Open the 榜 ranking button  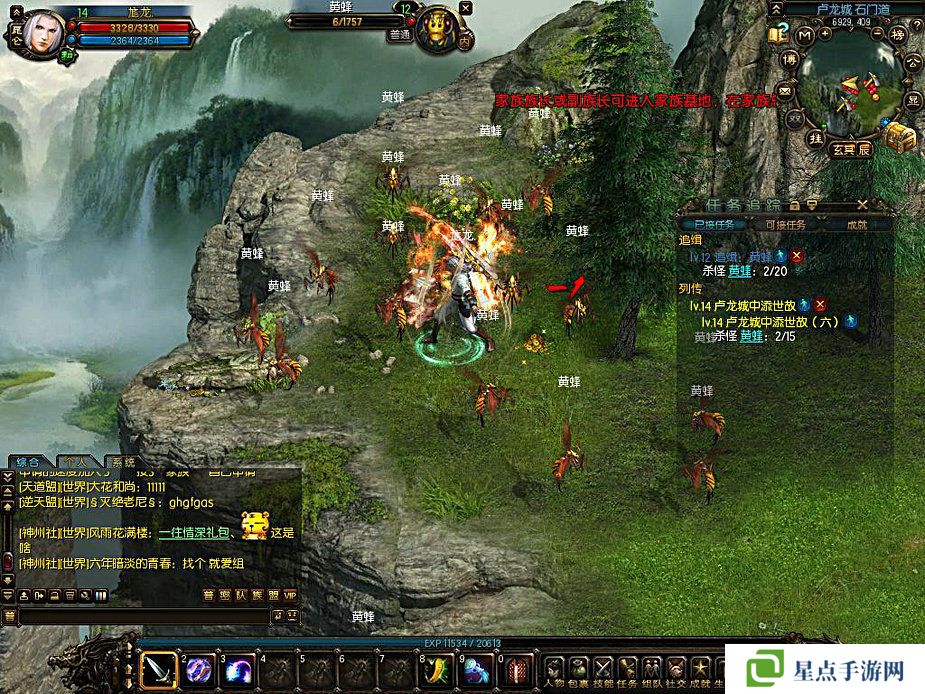898,36
